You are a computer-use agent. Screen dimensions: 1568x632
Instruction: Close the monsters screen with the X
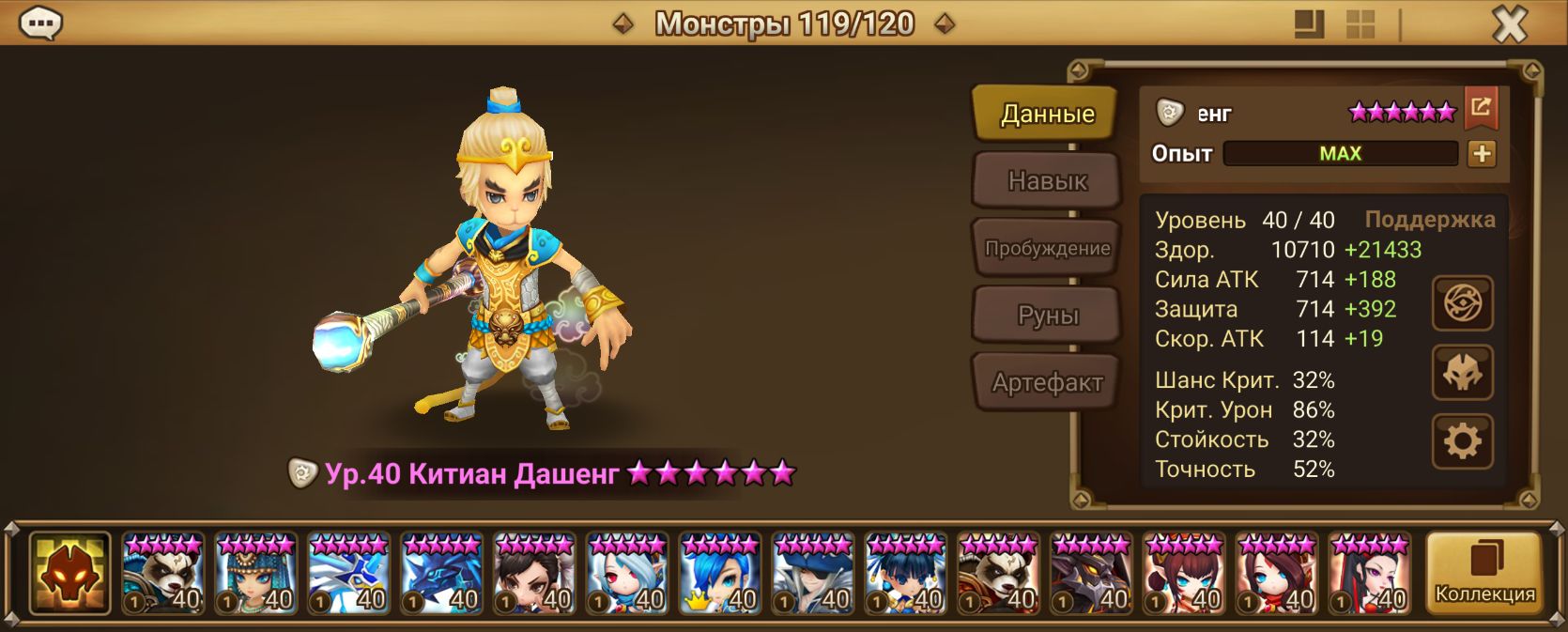1510,24
